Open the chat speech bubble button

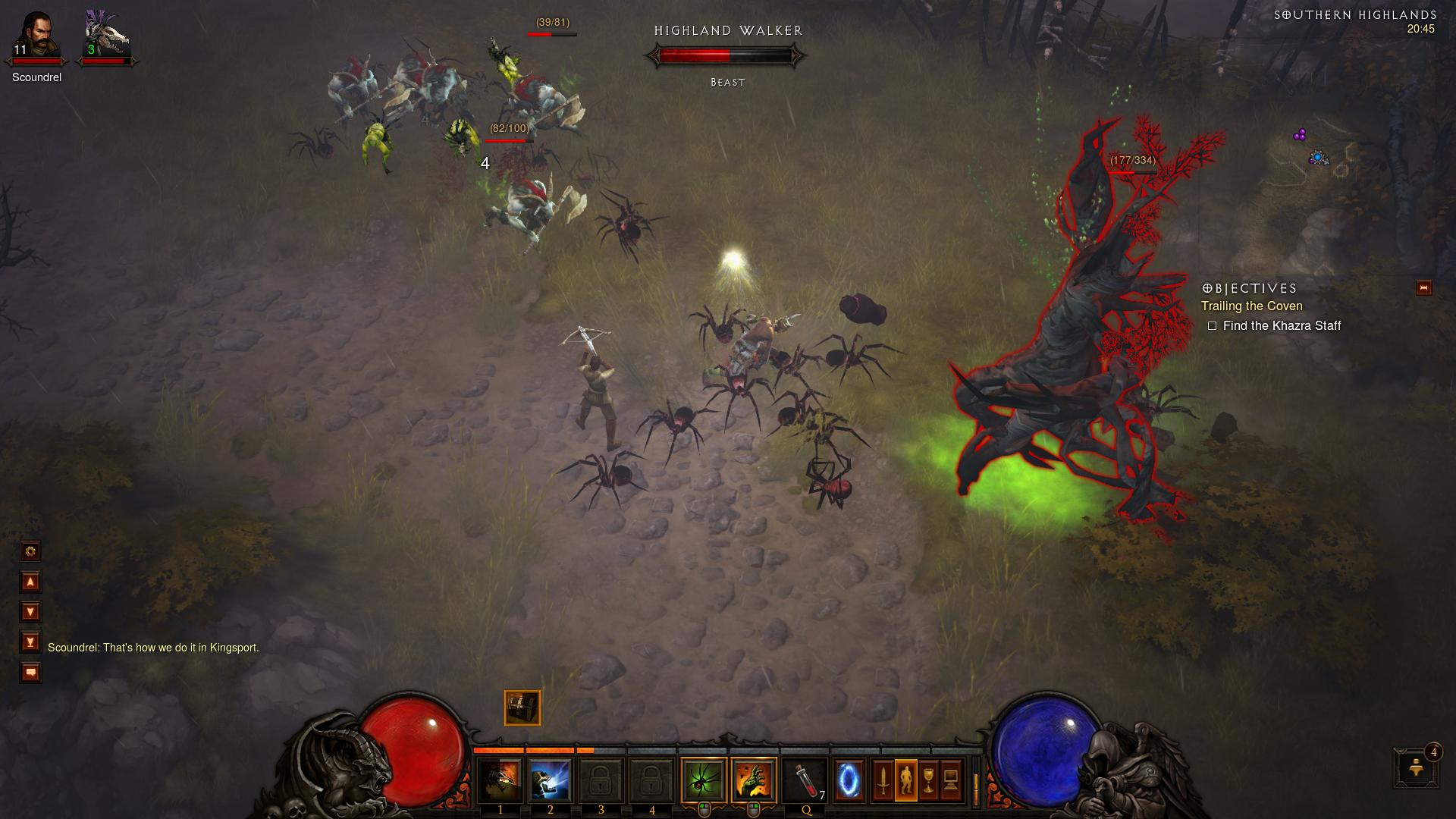30,673
